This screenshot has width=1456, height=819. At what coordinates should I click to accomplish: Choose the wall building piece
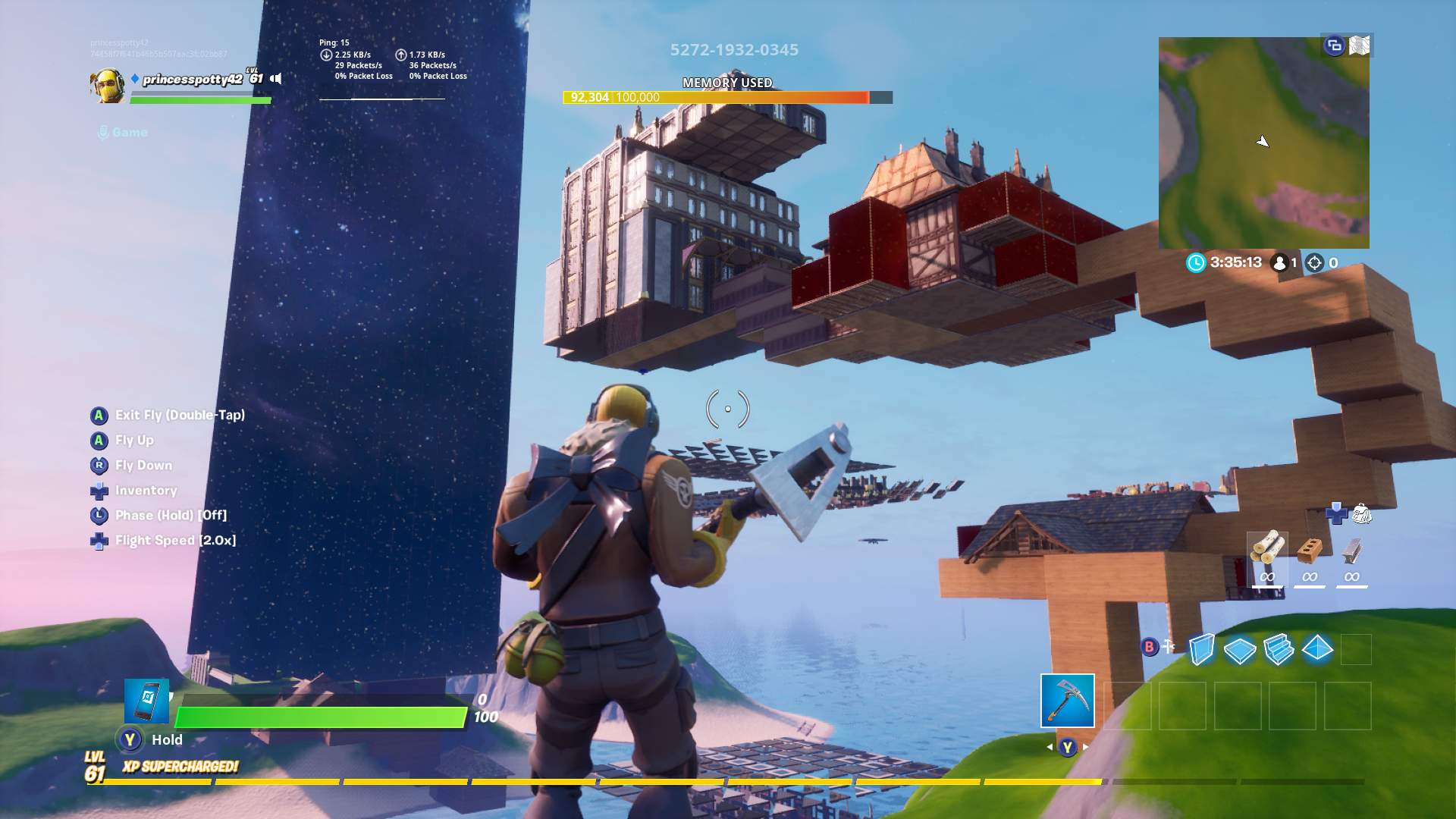click(1201, 649)
